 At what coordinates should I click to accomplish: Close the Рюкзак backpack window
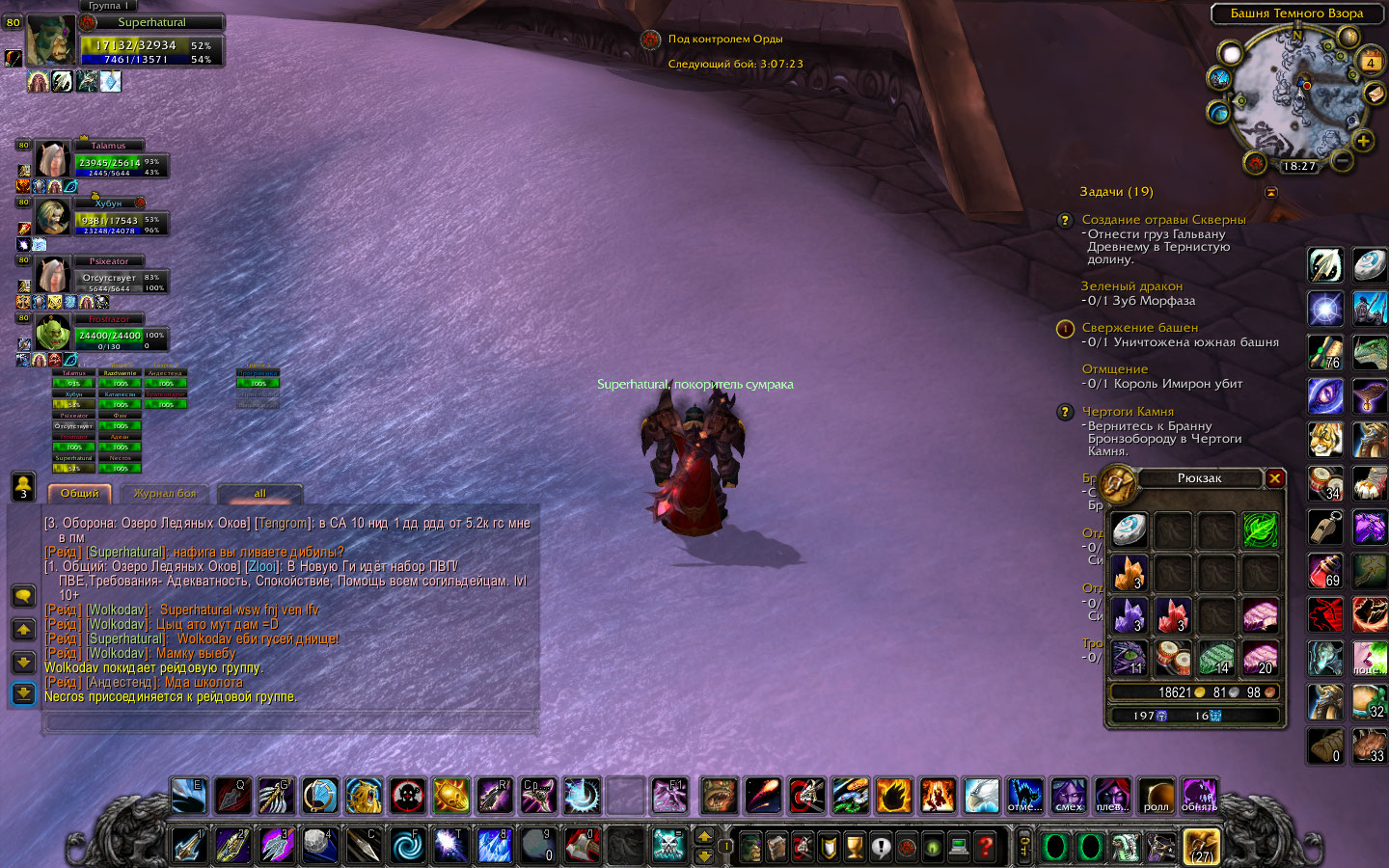pos(1275,478)
